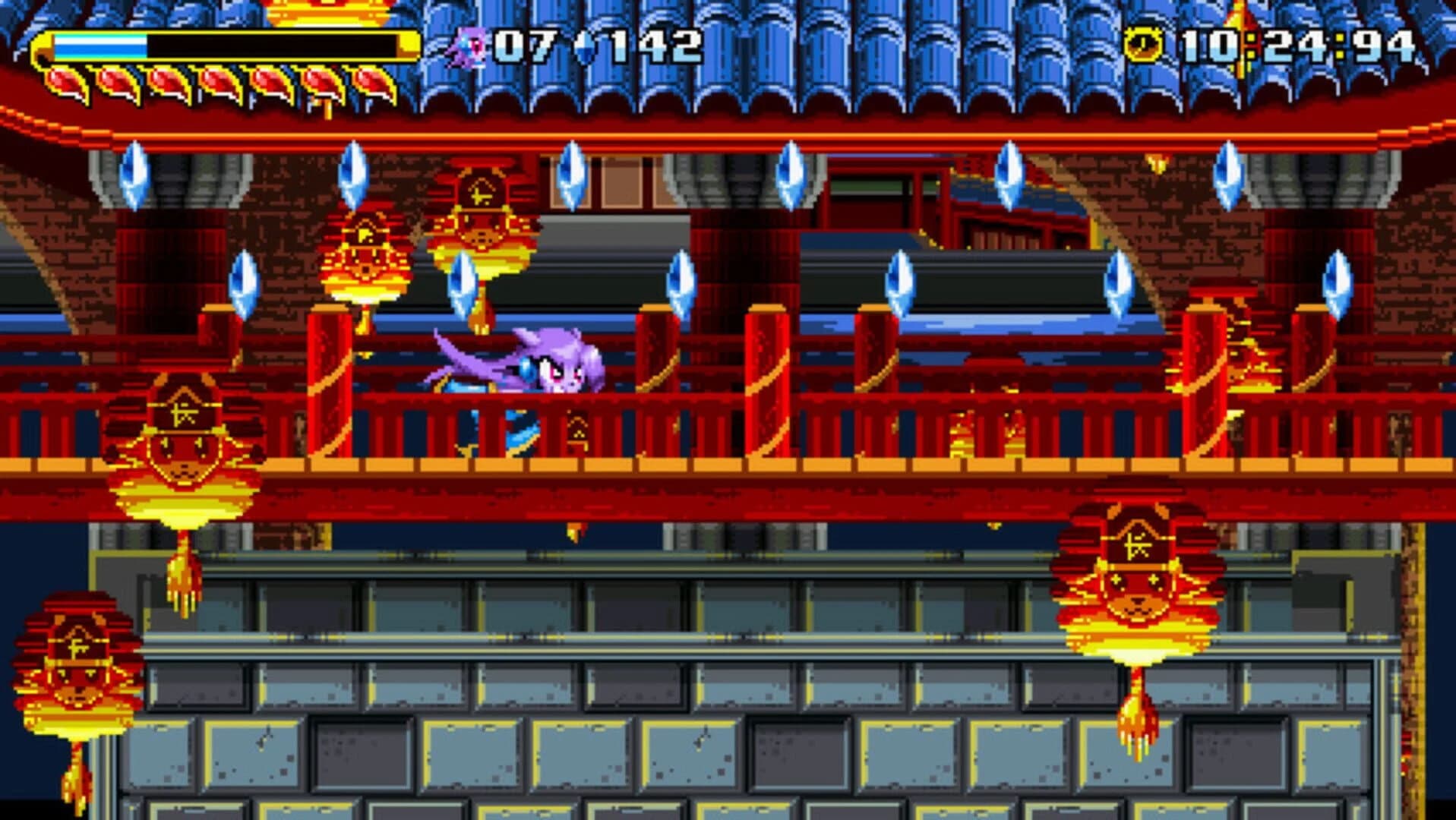Screen dimensions: 1456x820
Task: Click the yellow health bar gauge
Action: (228, 46)
